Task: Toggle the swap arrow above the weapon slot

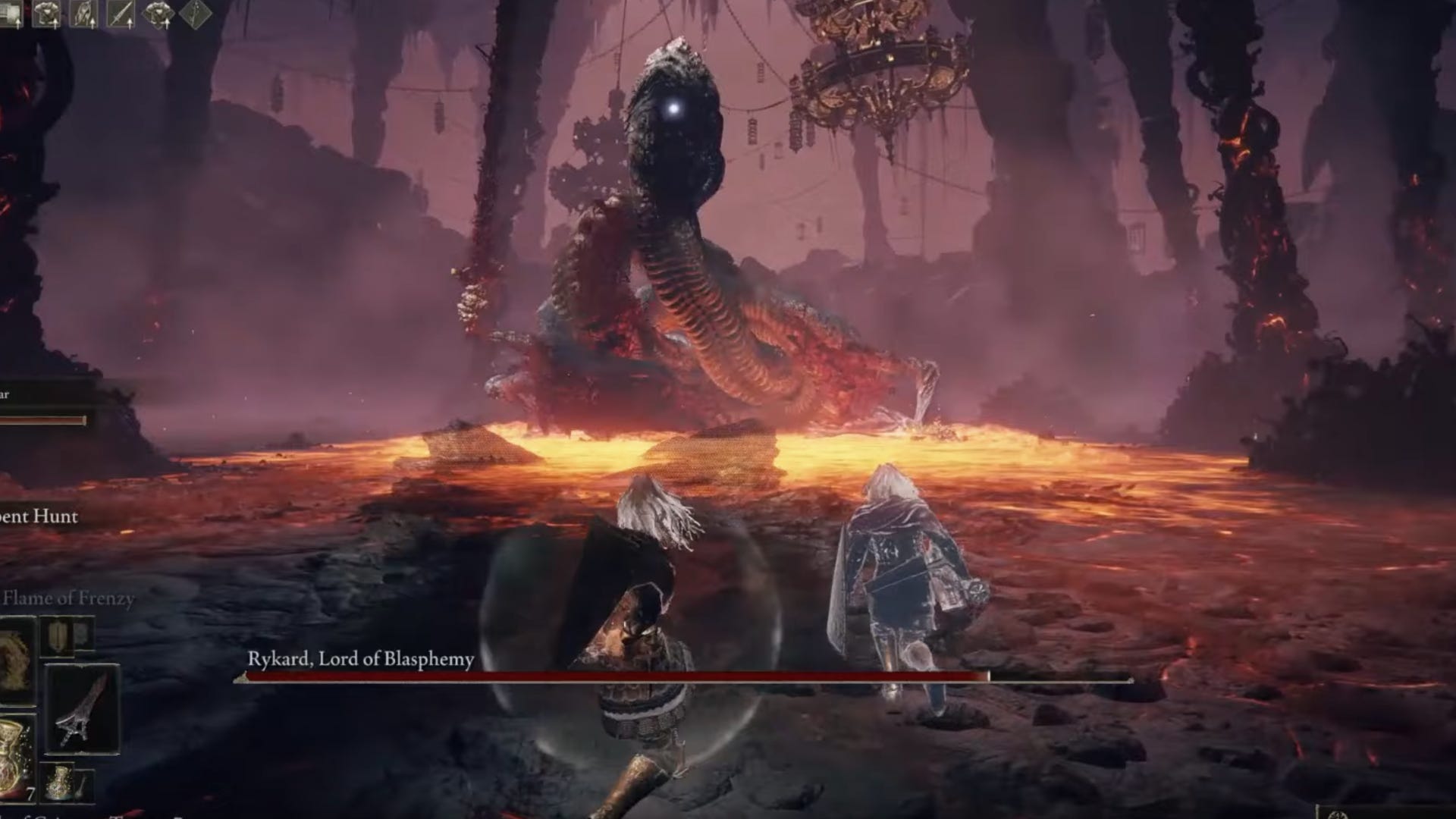Action: tap(129, 23)
